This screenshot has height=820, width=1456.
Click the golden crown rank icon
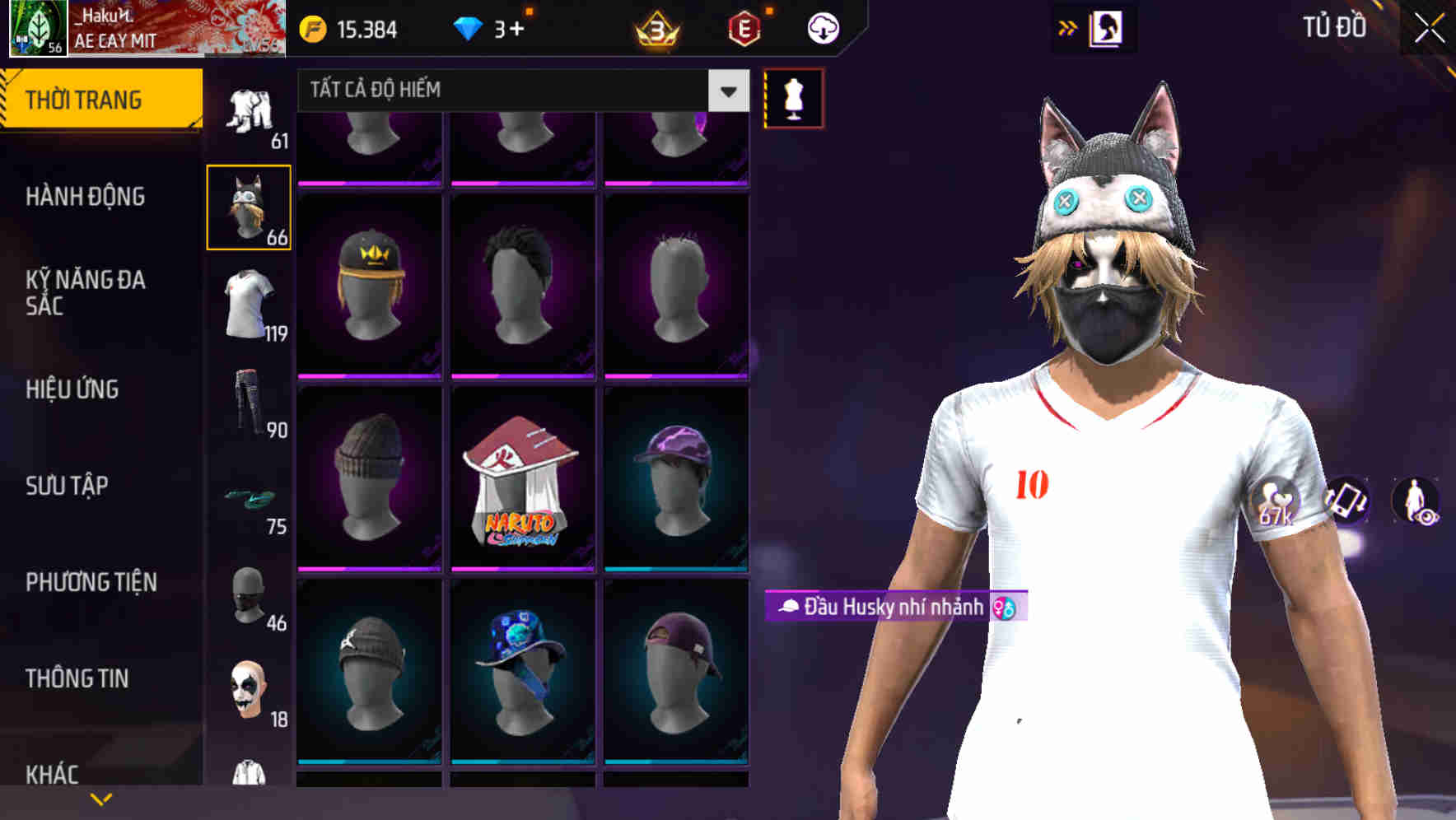pyautogui.click(x=655, y=27)
